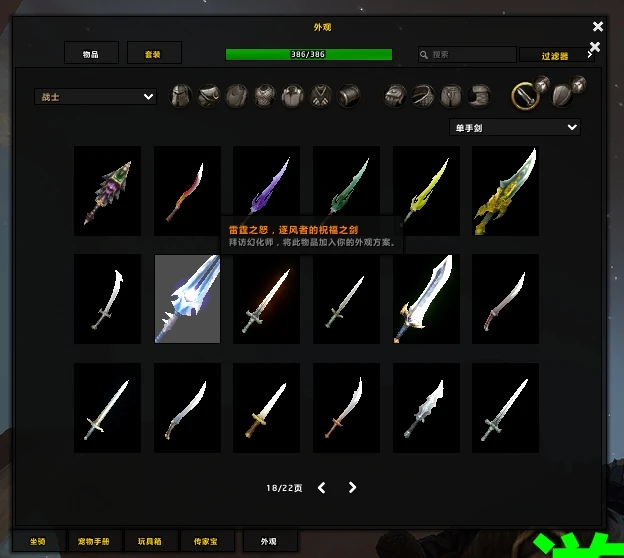
Task: Open the 过滤器 filter menu
Action: click(x=555, y=56)
